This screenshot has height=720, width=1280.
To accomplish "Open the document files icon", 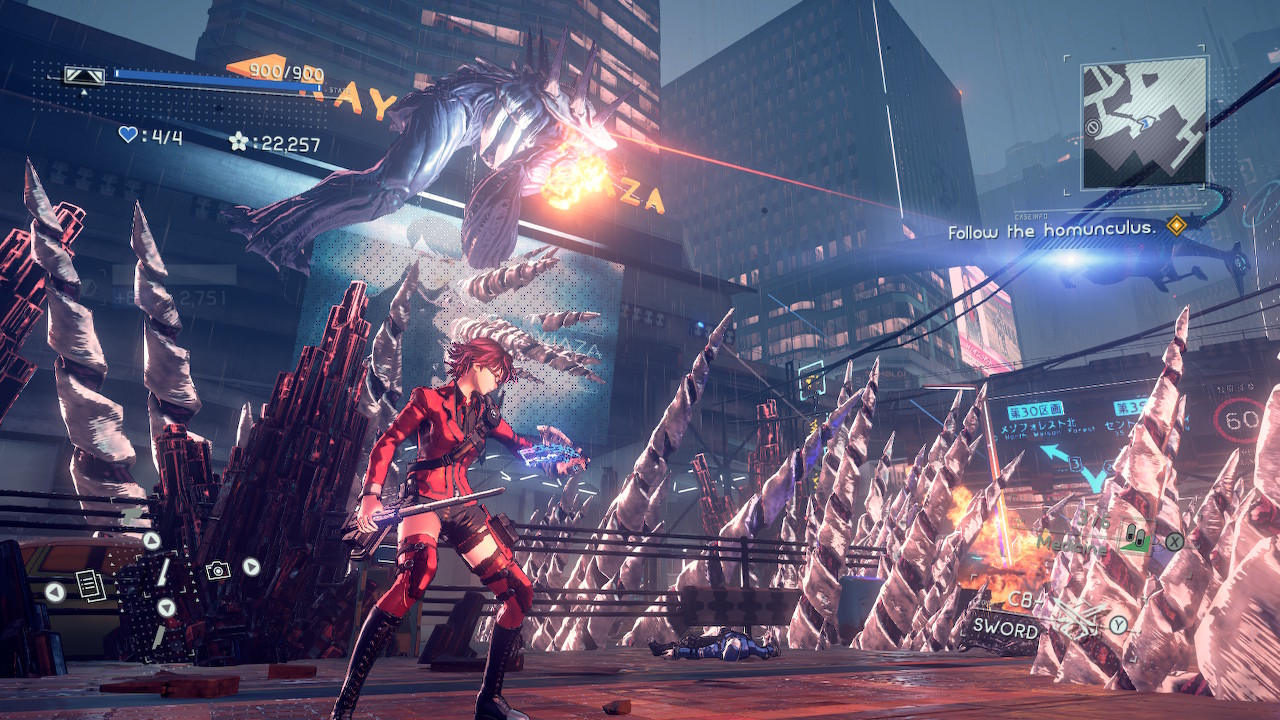I will 89,583.
